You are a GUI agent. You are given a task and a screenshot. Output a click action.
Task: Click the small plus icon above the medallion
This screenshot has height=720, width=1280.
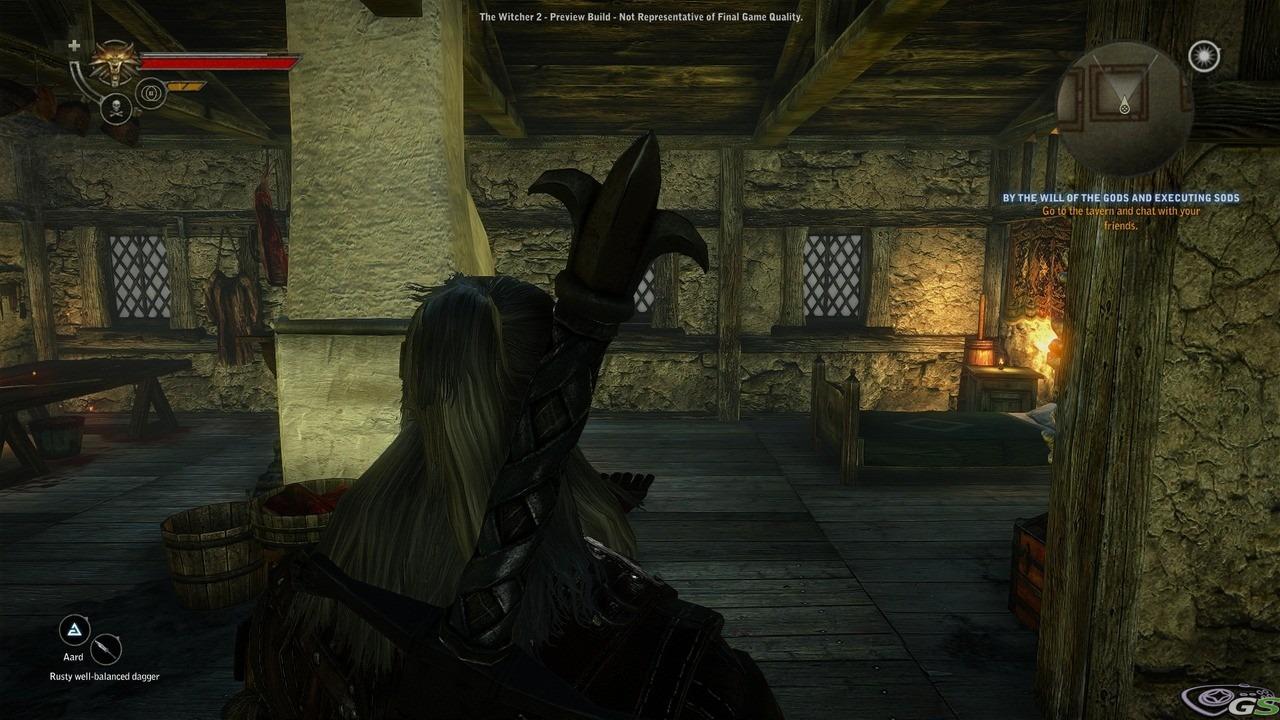click(74, 46)
